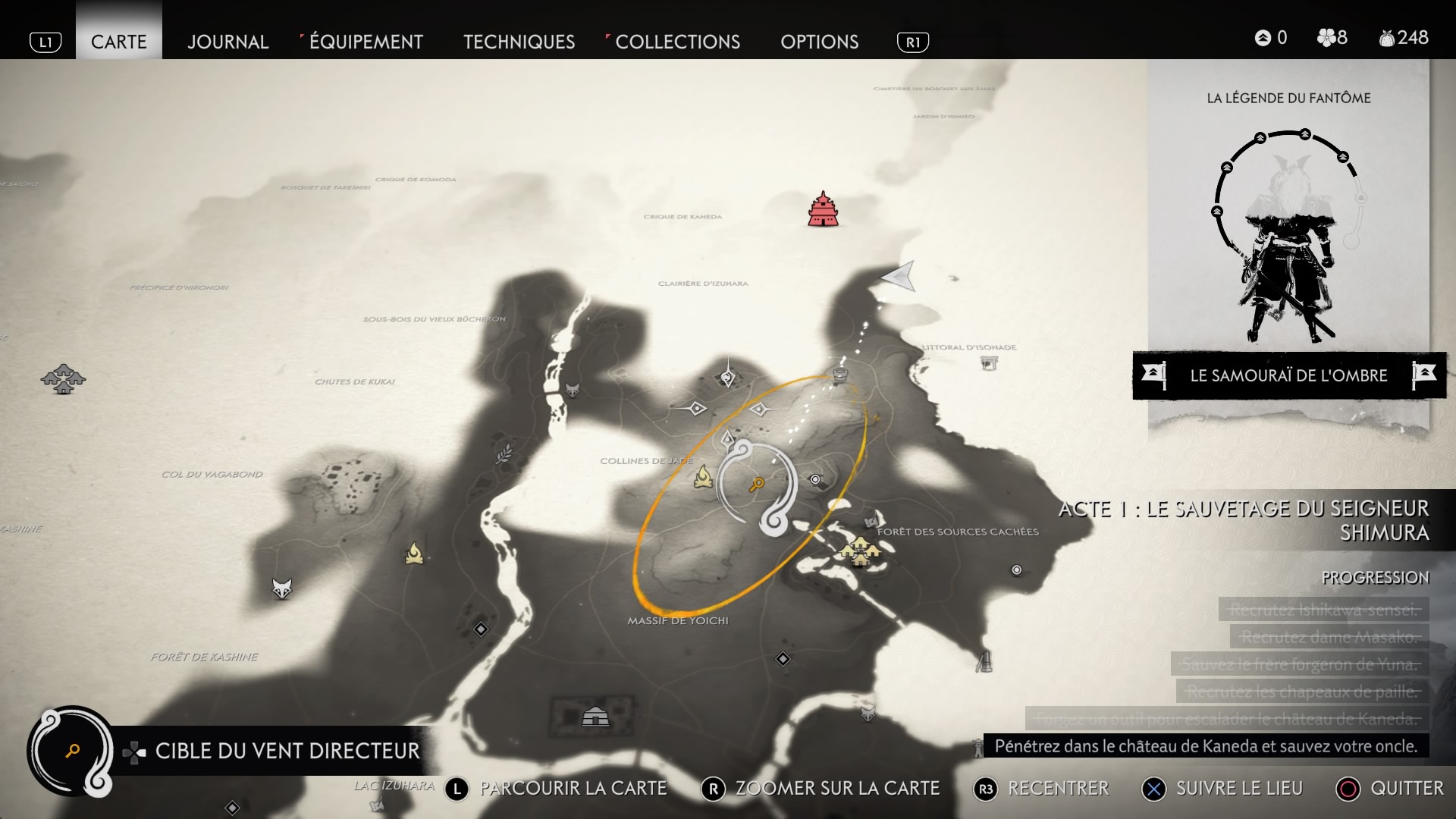This screenshot has height=819, width=1456.
Task: Select the golden campfire marker inside the circle
Action: 704,476
